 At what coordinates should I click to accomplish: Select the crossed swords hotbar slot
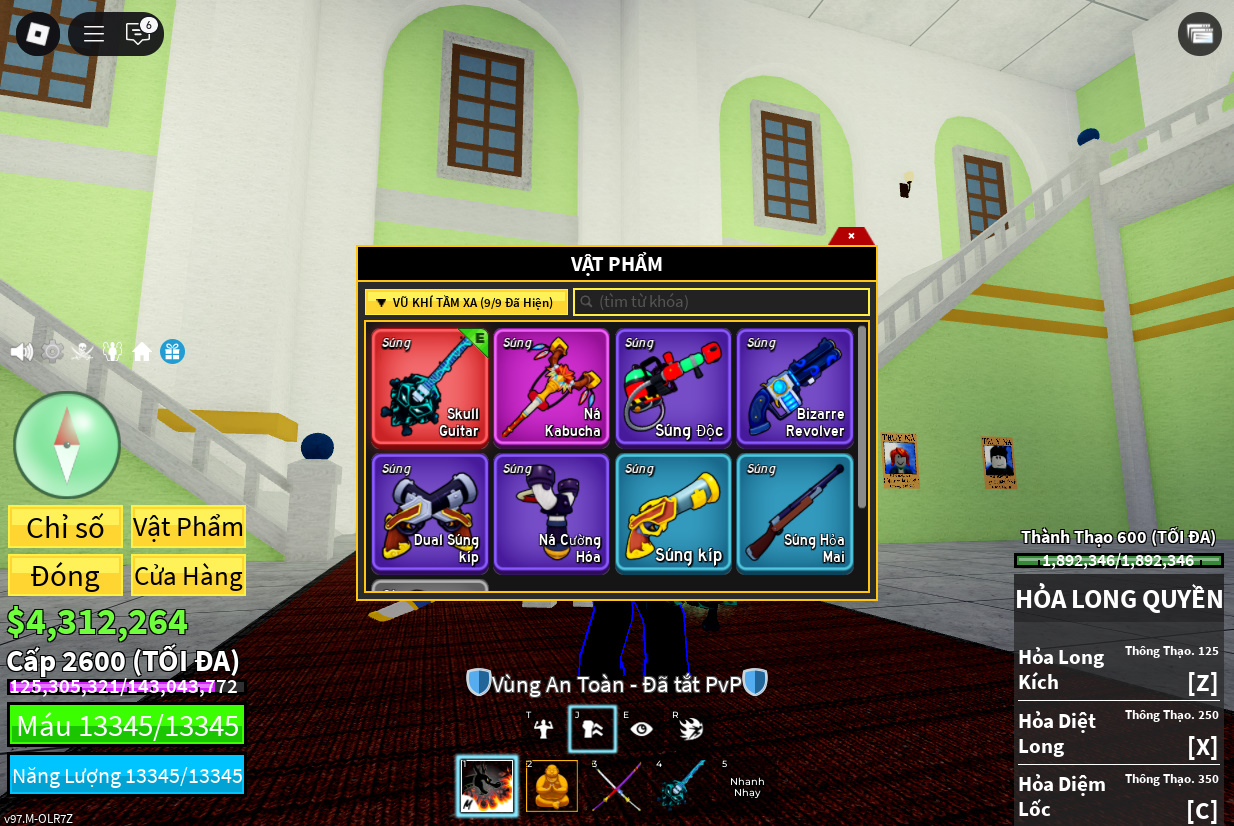616,786
